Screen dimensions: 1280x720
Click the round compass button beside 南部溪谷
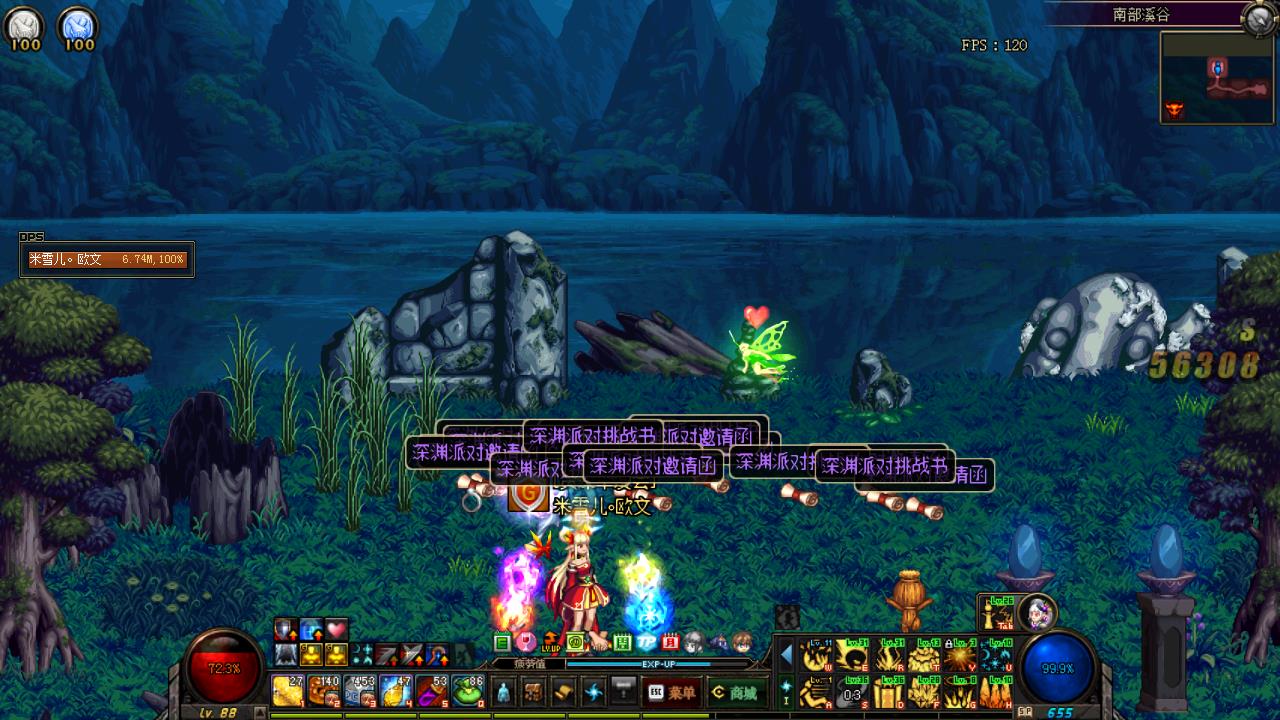[1259, 17]
